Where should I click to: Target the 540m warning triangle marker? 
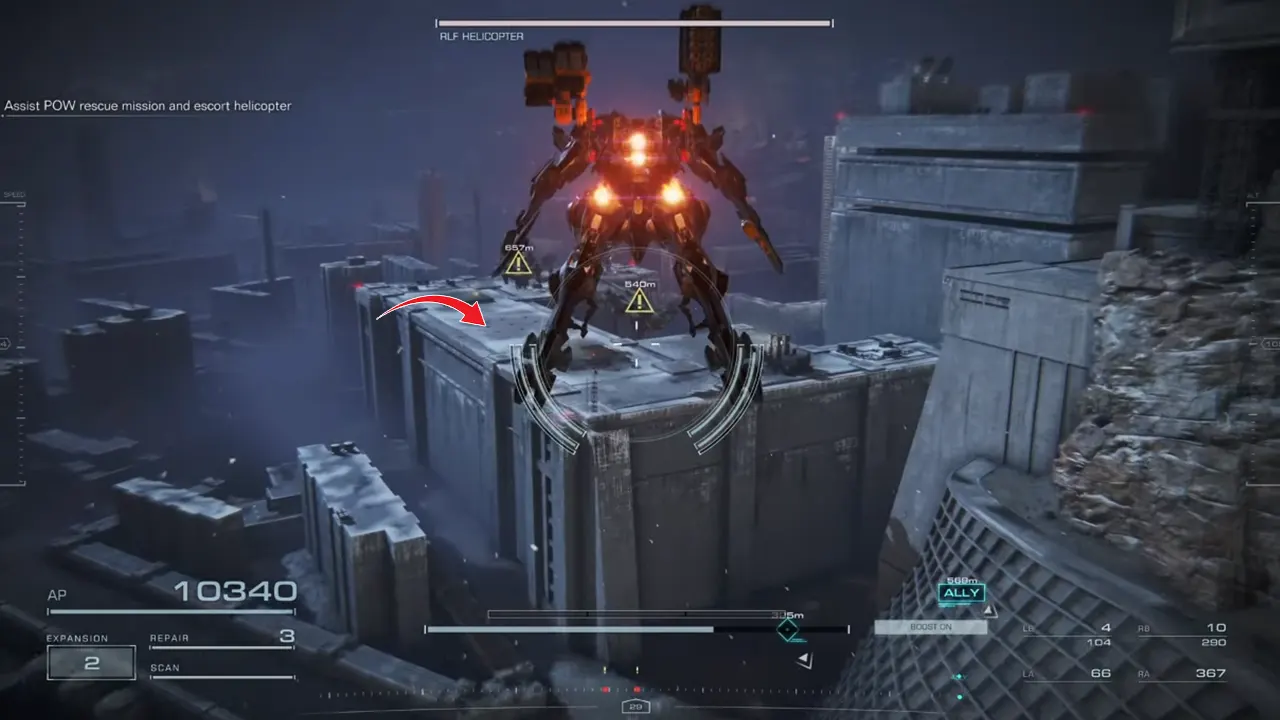(x=639, y=300)
